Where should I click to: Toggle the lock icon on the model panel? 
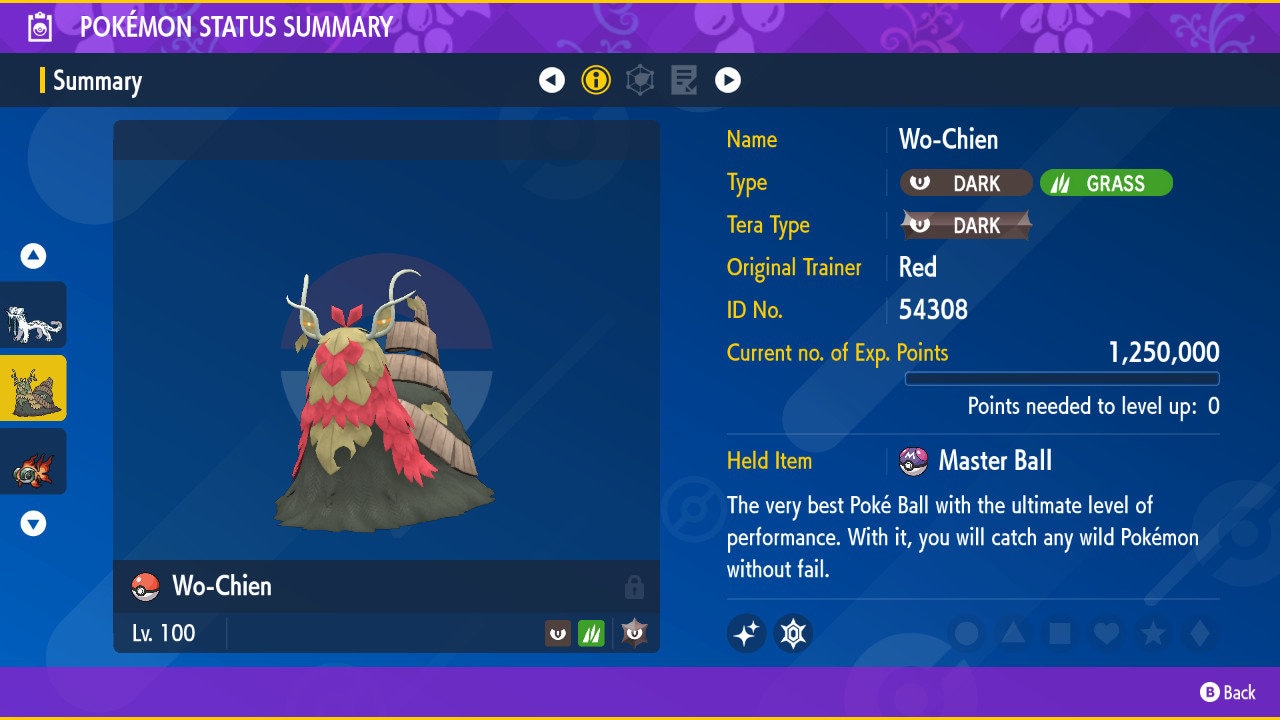636,587
